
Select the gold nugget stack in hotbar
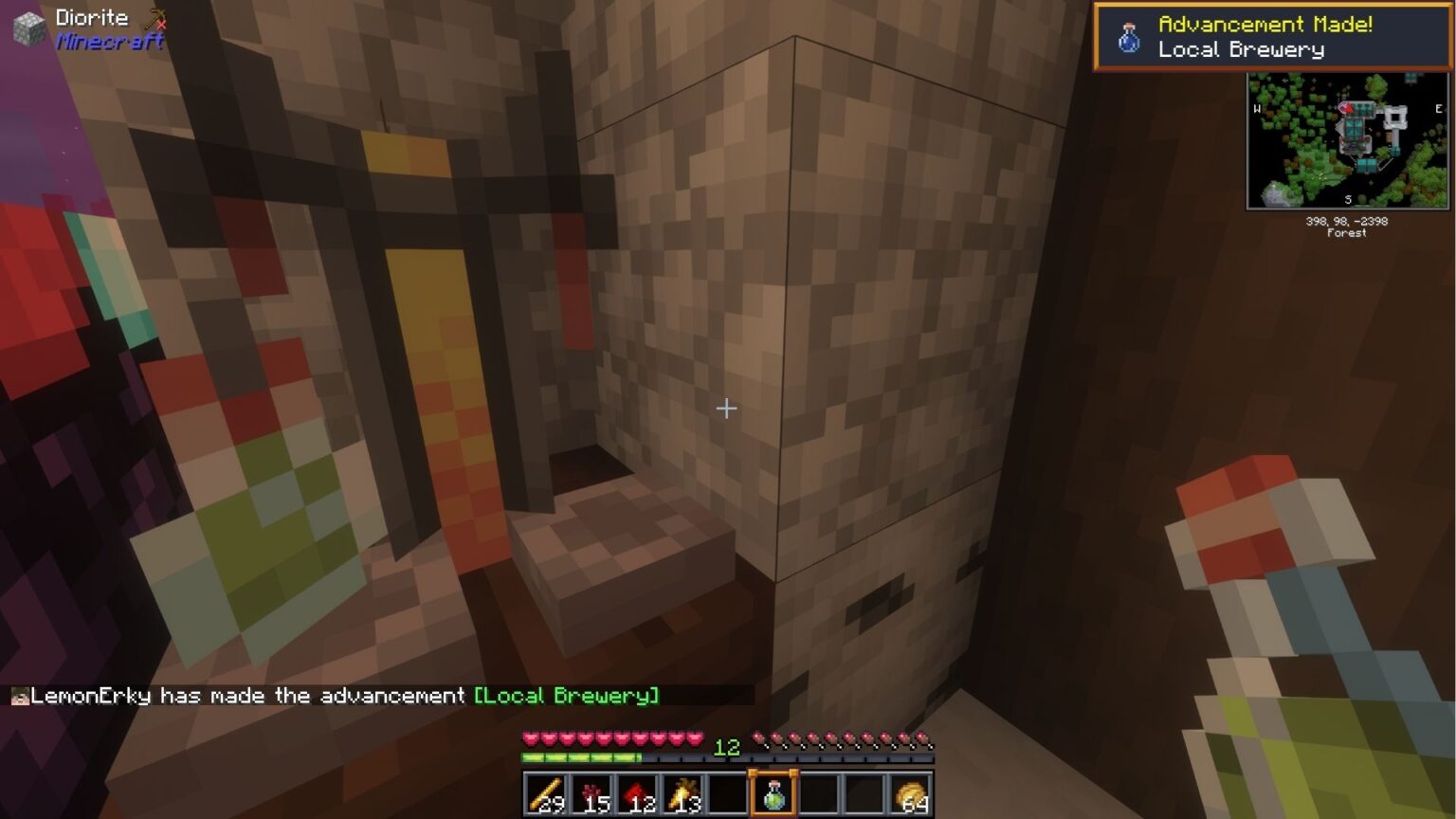910,792
